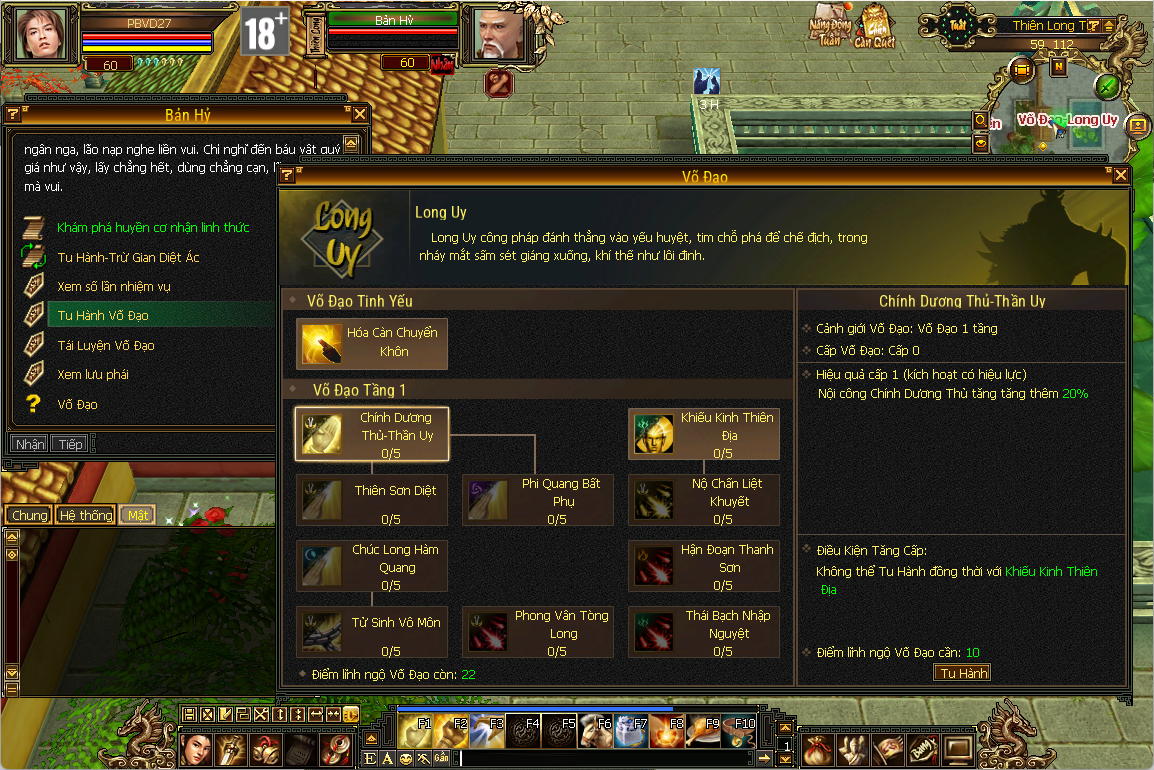
Task: Select the Tử Sinh Vô Môn skill
Action: [x=372, y=631]
